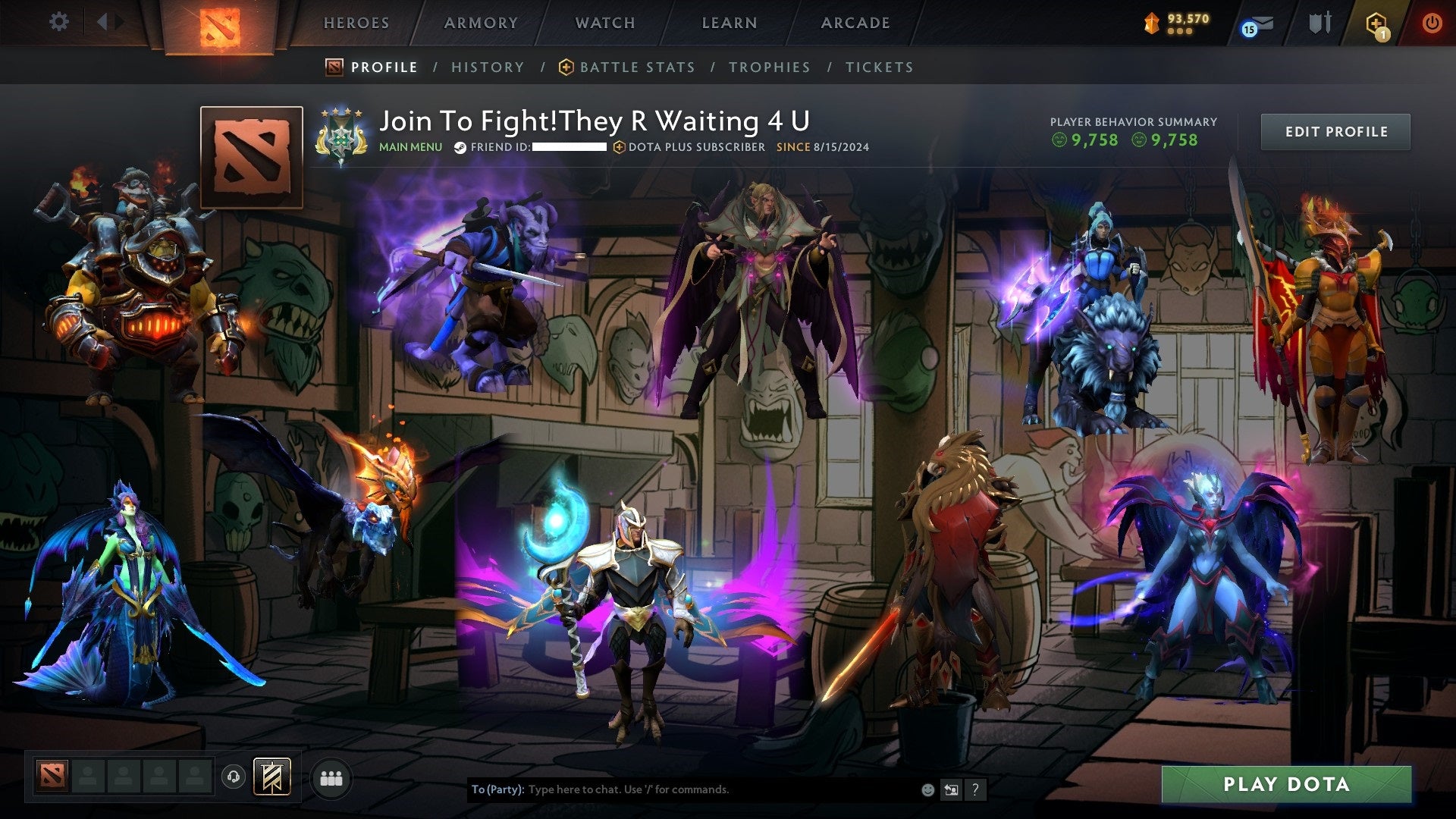Image resolution: width=1456 pixels, height=819 pixels.
Task: Select the Armory shield and sword icon
Action: pyautogui.click(x=1319, y=23)
